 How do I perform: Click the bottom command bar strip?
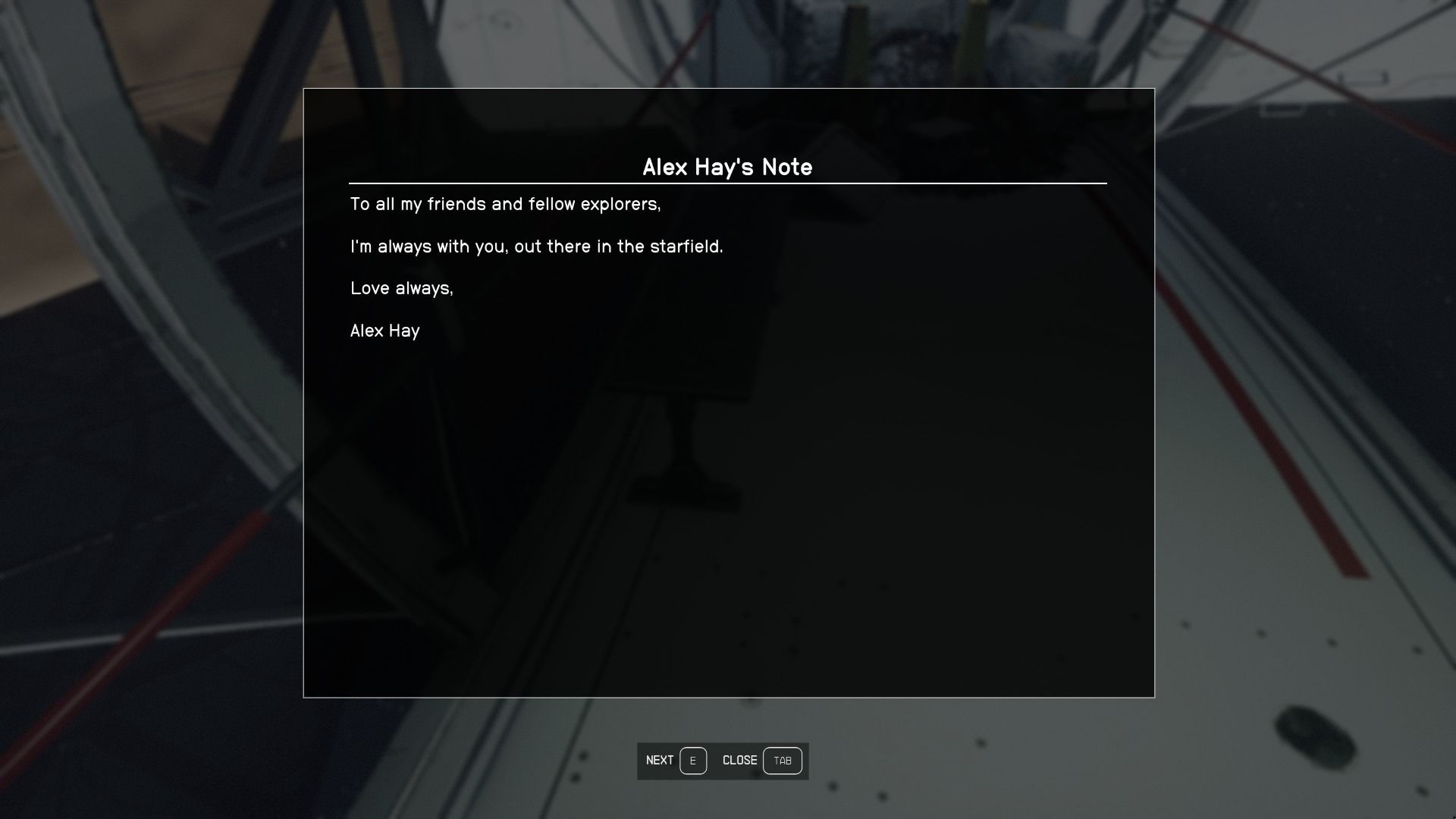[723, 761]
